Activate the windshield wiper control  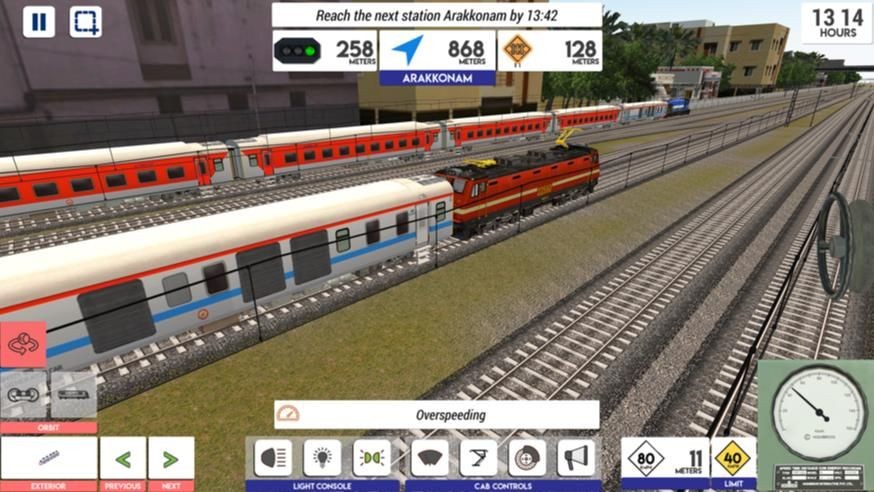[429, 458]
